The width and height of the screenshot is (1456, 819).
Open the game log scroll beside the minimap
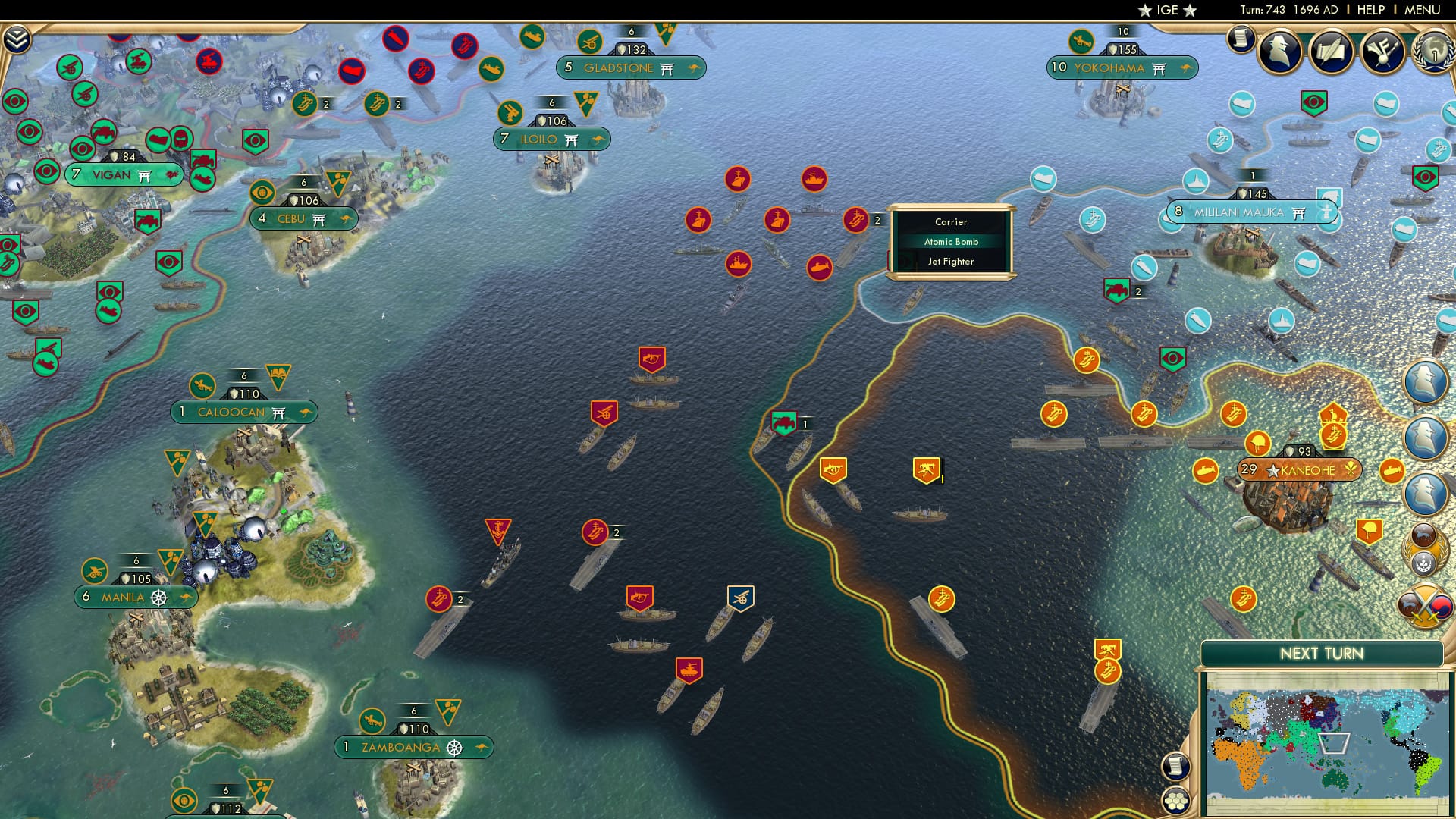pyautogui.click(x=1175, y=767)
